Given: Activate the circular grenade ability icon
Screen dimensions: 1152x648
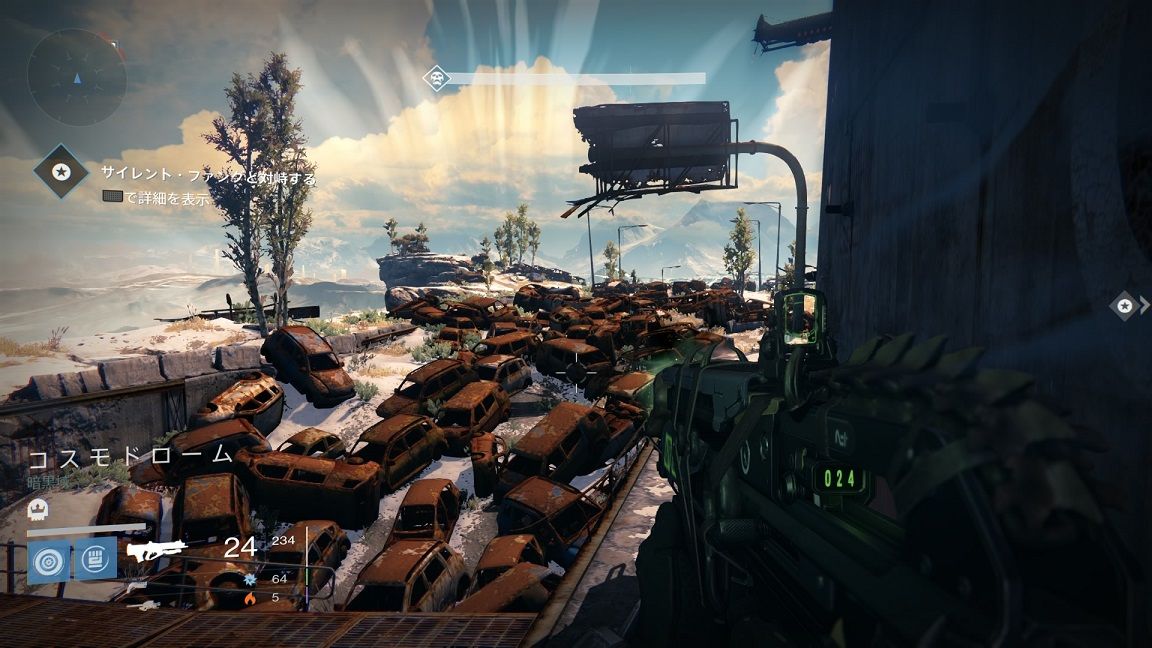Looking at the screenshot, I should [x=48, y=560].
